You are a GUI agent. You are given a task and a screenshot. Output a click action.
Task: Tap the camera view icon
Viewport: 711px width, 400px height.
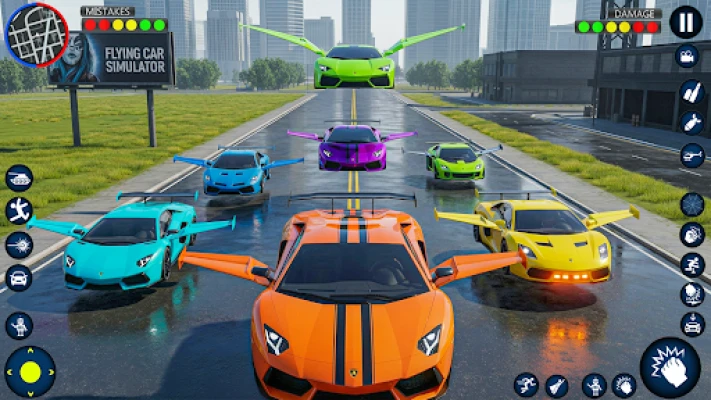[687, 58]
